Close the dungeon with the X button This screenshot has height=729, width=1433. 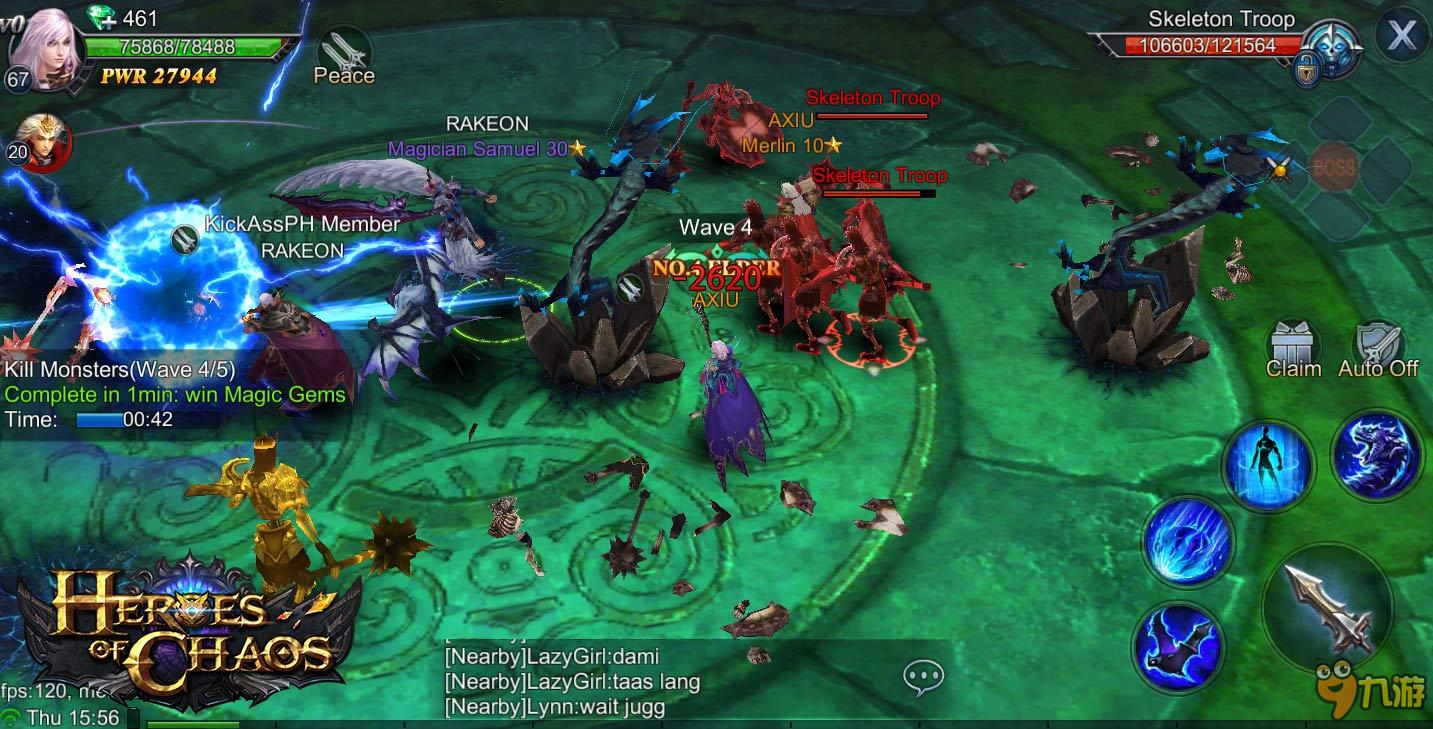pyautogui.click(x=1401, y=36)
